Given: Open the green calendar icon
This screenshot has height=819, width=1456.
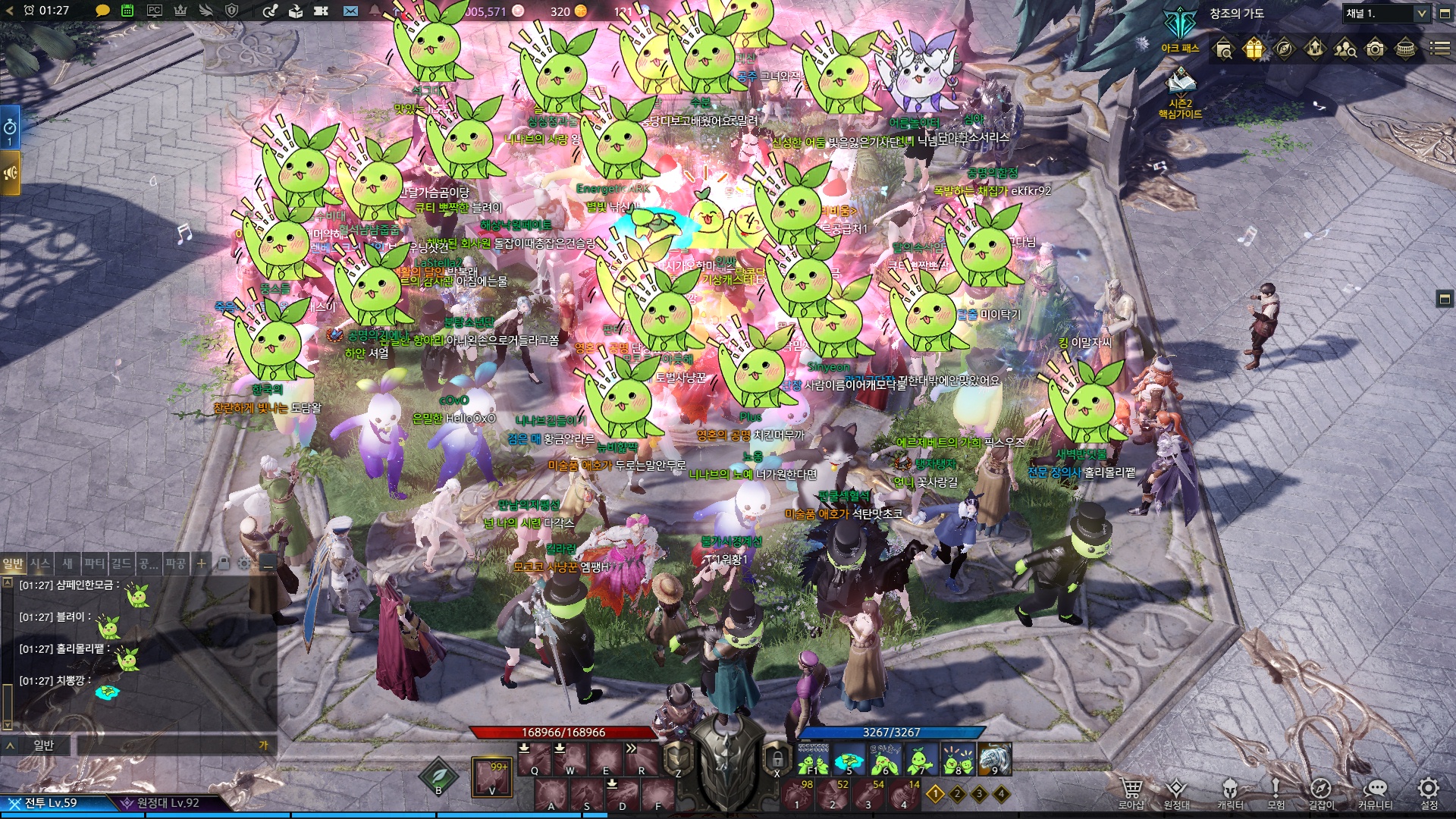Looking at the screenshot, I should [x=127, y=11].
